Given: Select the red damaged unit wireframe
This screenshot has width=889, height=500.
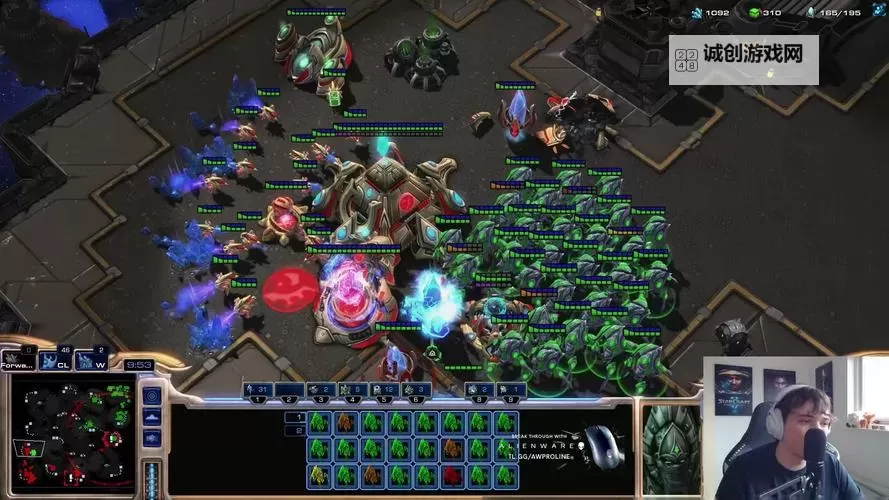Looking at the screenshot, I should [452, 474].
